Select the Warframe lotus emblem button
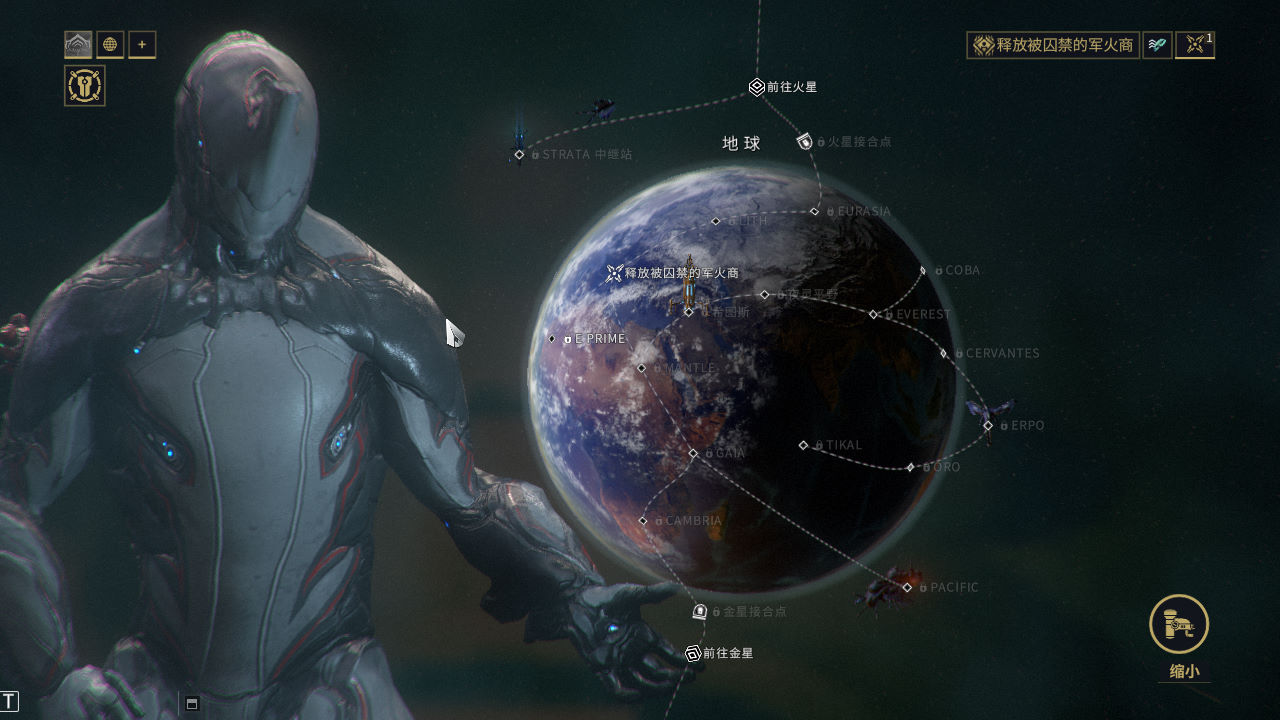Image resolution: width=1280 pixels, height=720 pixels. click(x=78, y=45)
